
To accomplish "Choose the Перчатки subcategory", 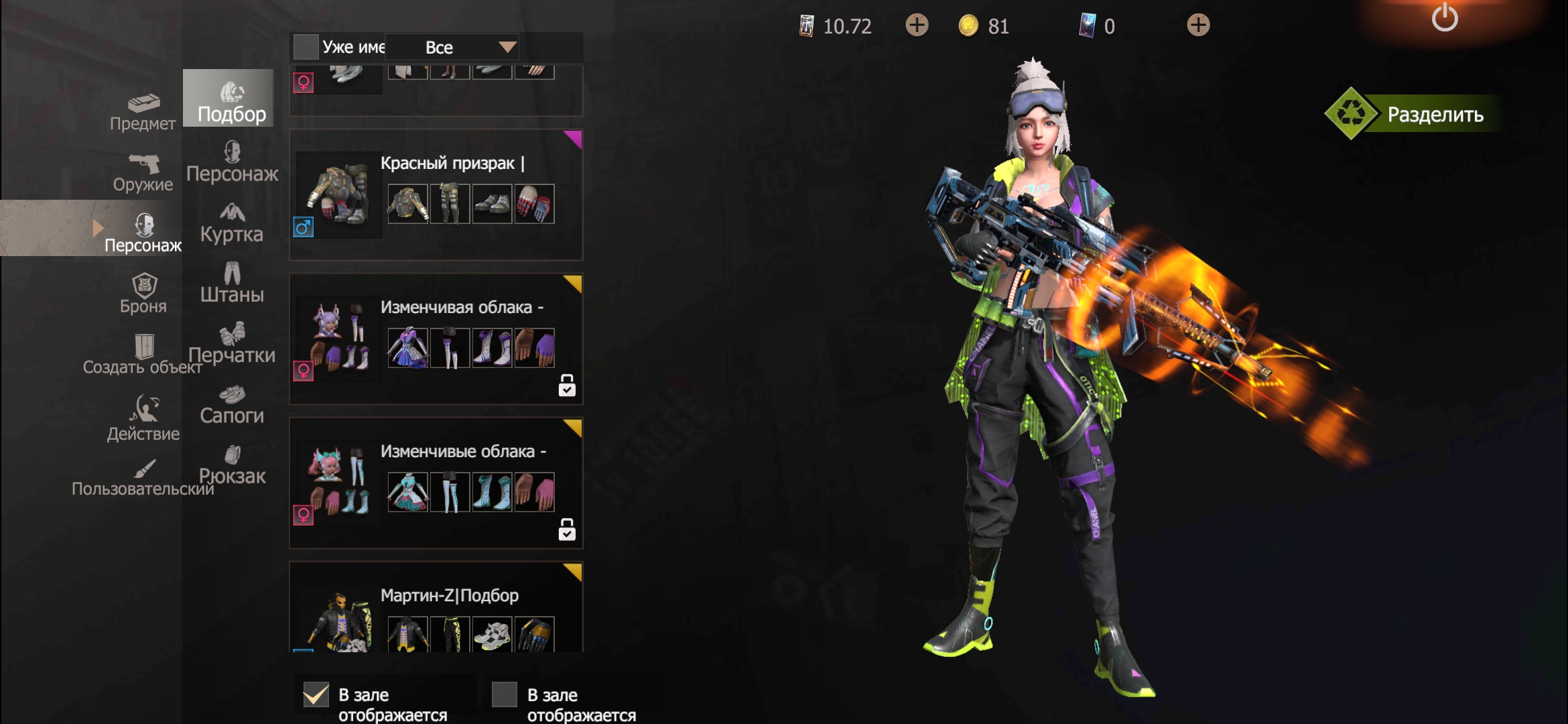I will pos(232,343).
